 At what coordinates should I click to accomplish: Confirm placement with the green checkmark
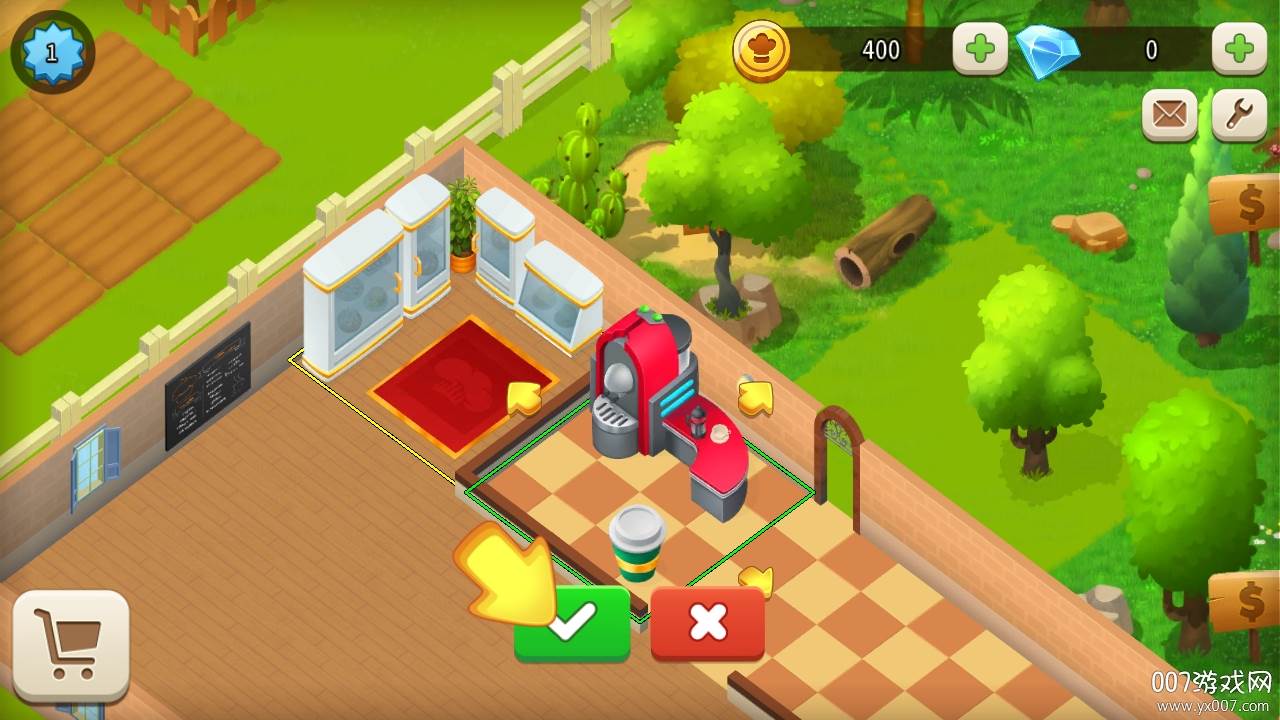pos(573,623)
